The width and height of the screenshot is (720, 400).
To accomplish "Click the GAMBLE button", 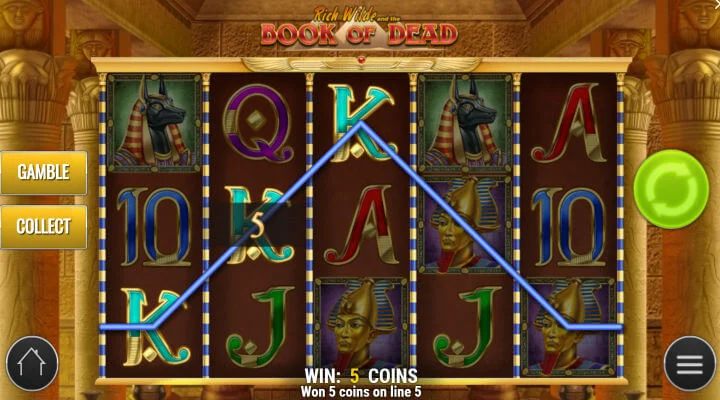I will click(x=43, y=172).
